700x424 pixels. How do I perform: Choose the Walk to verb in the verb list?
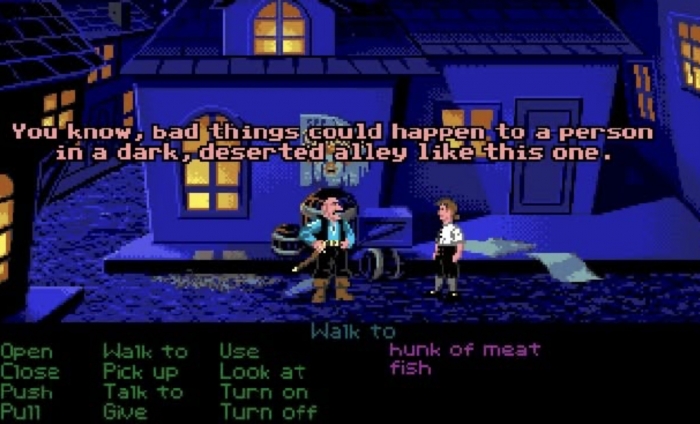tap(145, 352)
